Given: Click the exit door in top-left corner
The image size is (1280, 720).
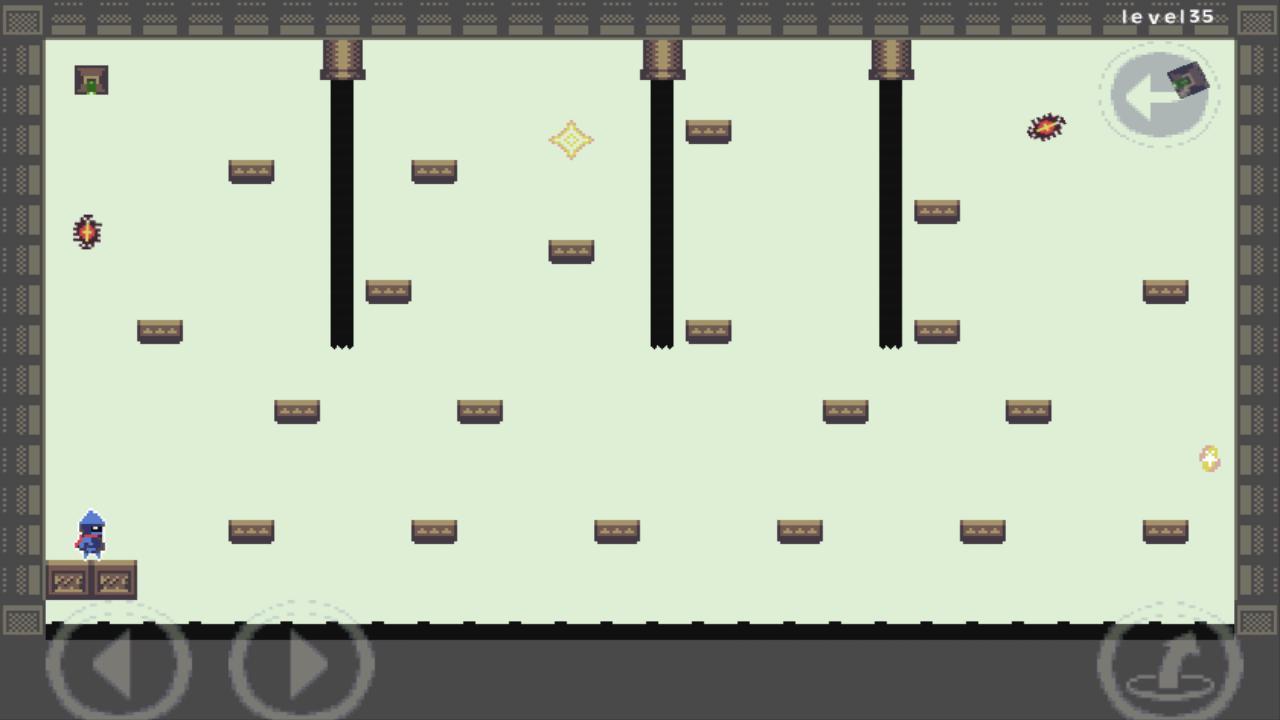Looking at the screenshot, I should (x=91, y=79).
